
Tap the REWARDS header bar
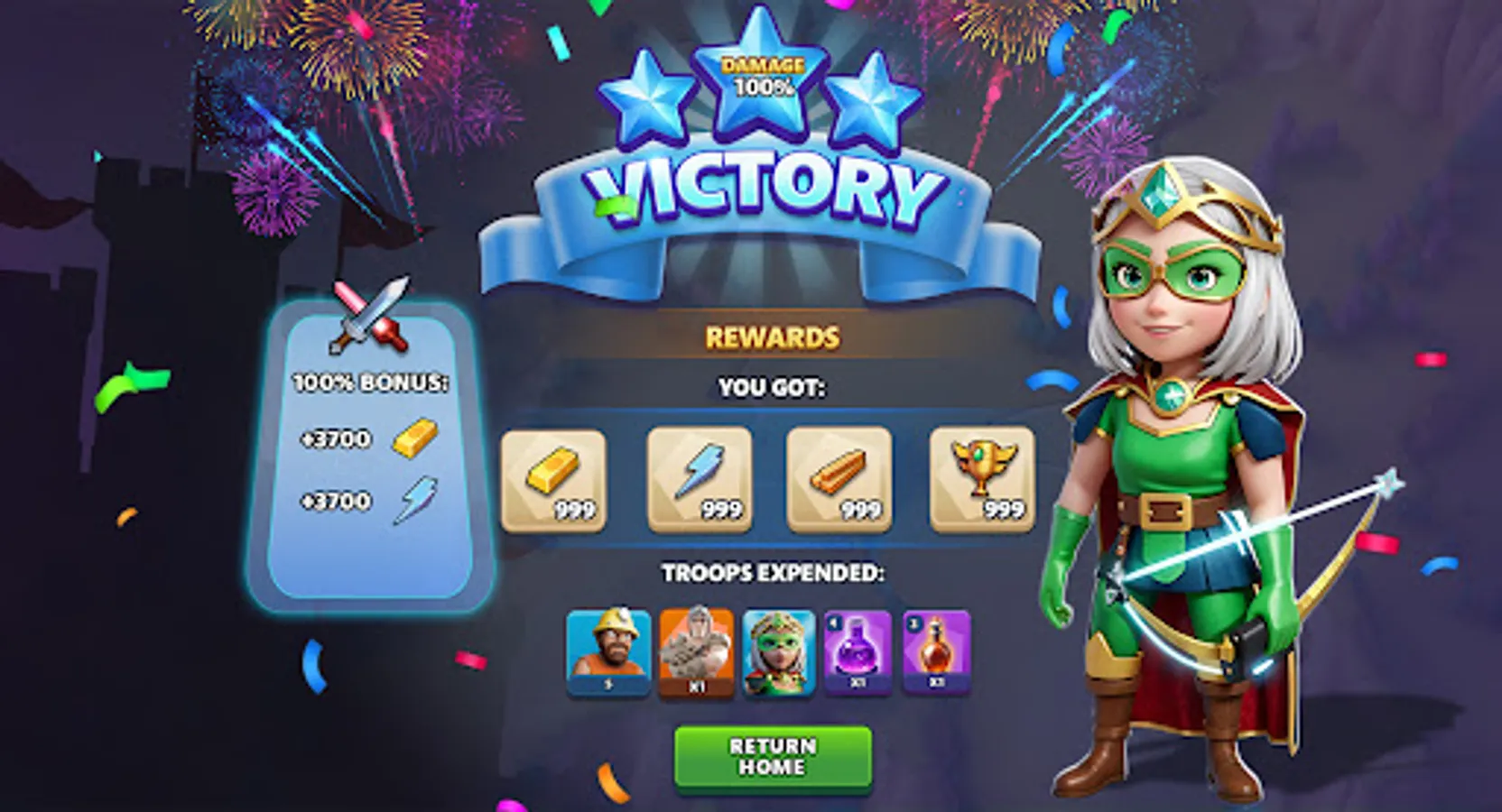coord(772,338)
